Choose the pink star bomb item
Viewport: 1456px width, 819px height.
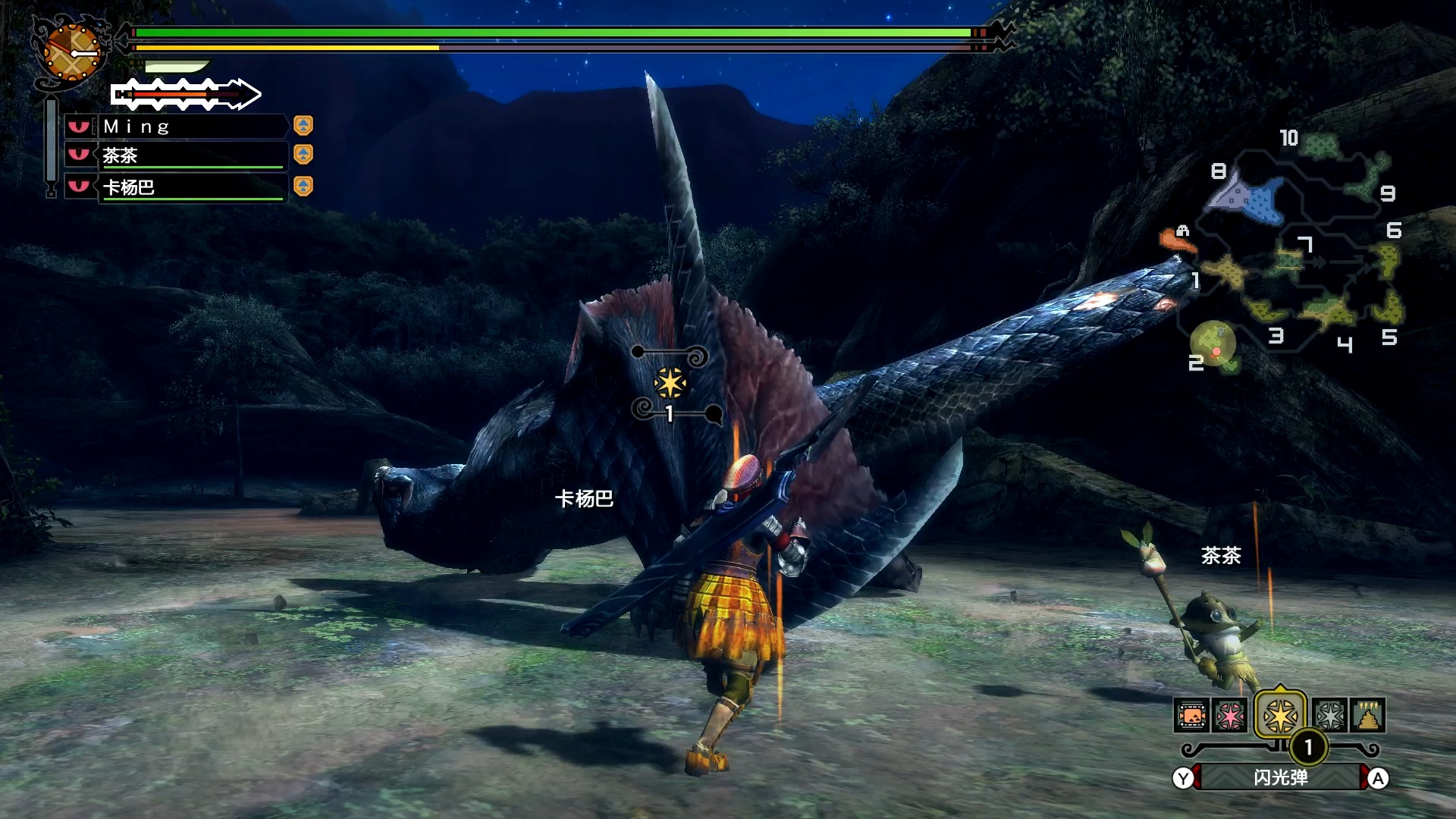click(1230, 715)
